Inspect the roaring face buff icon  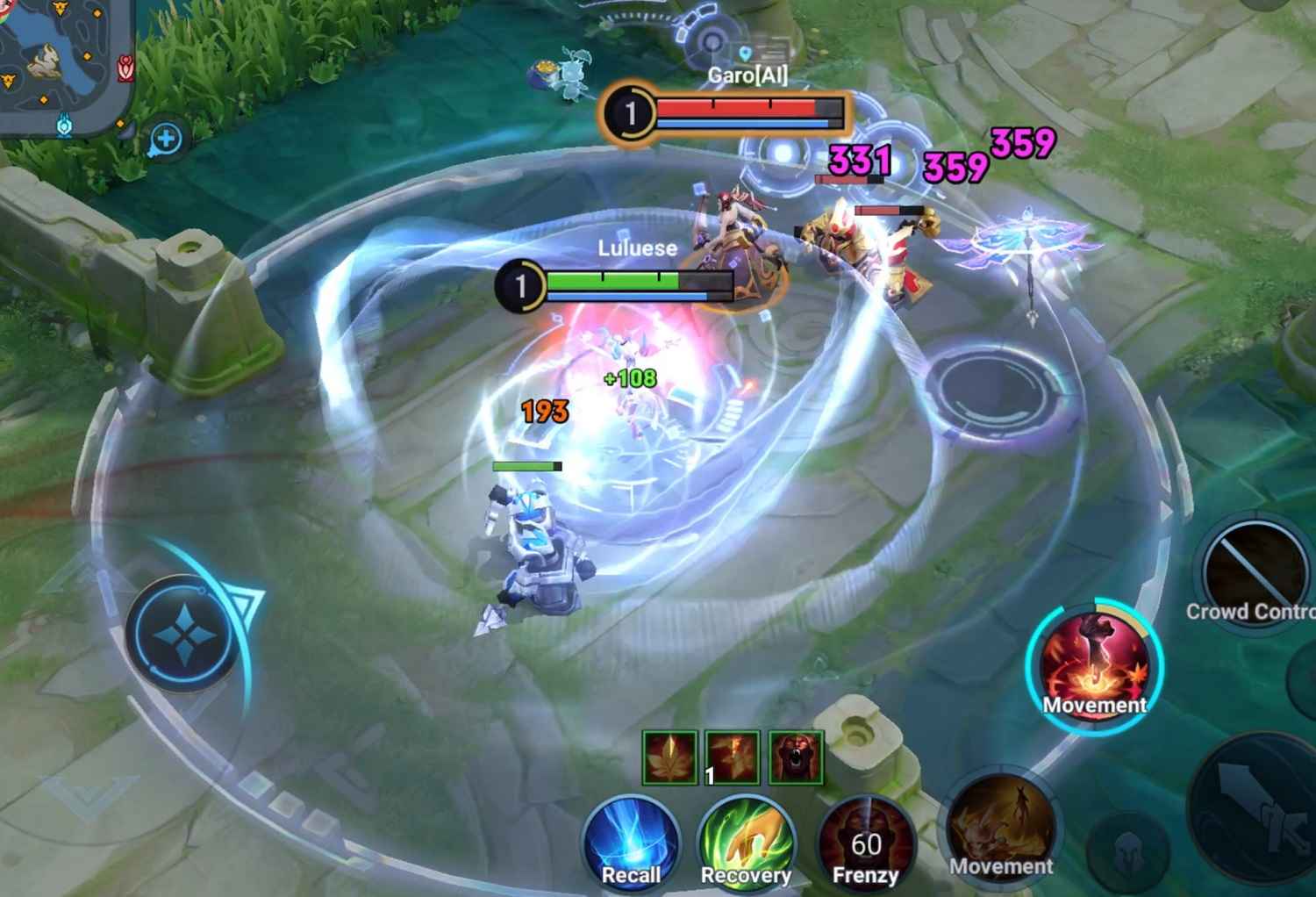pos(797,757)
